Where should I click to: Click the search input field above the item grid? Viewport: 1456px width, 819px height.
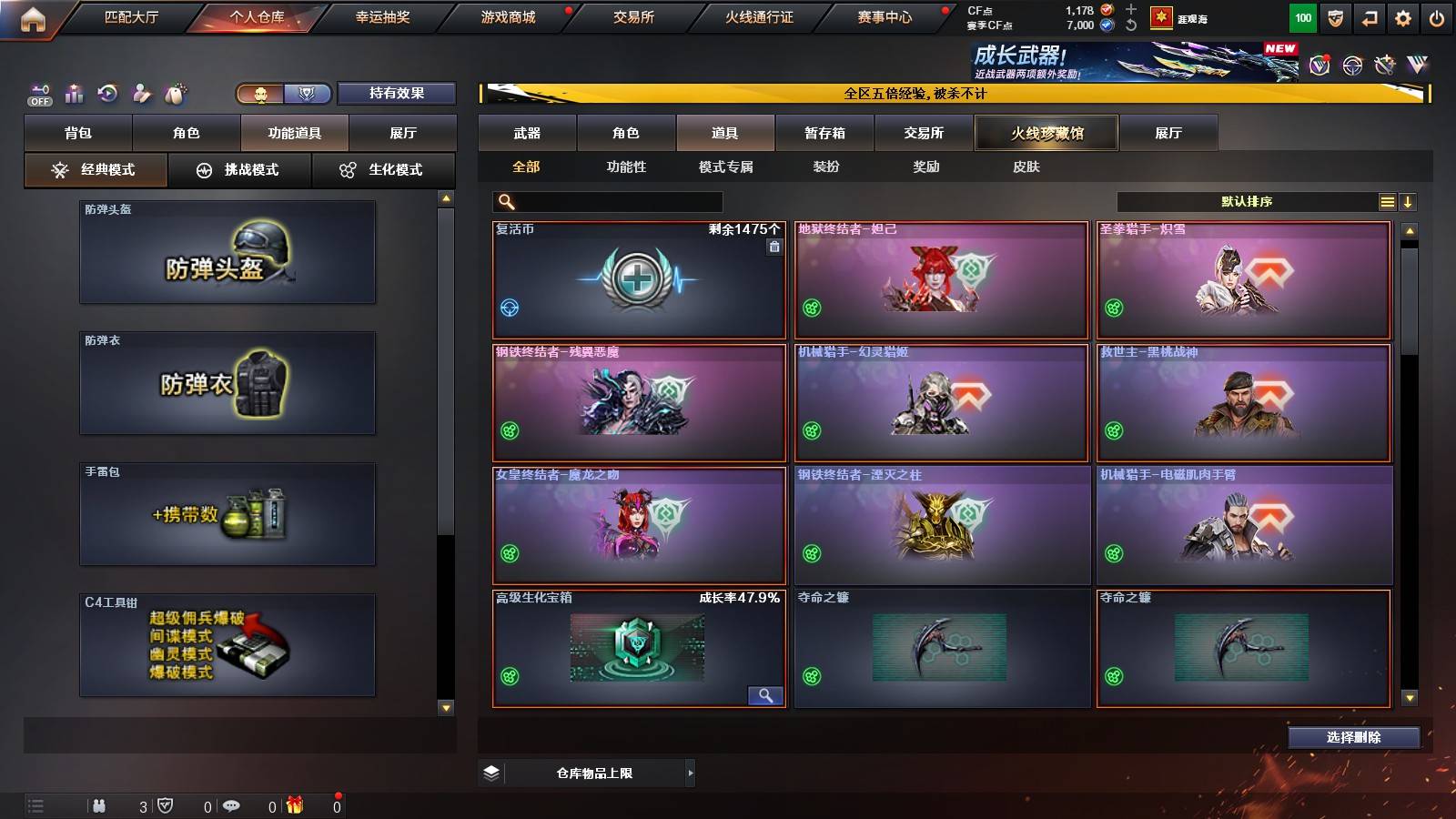pos(605,201)
